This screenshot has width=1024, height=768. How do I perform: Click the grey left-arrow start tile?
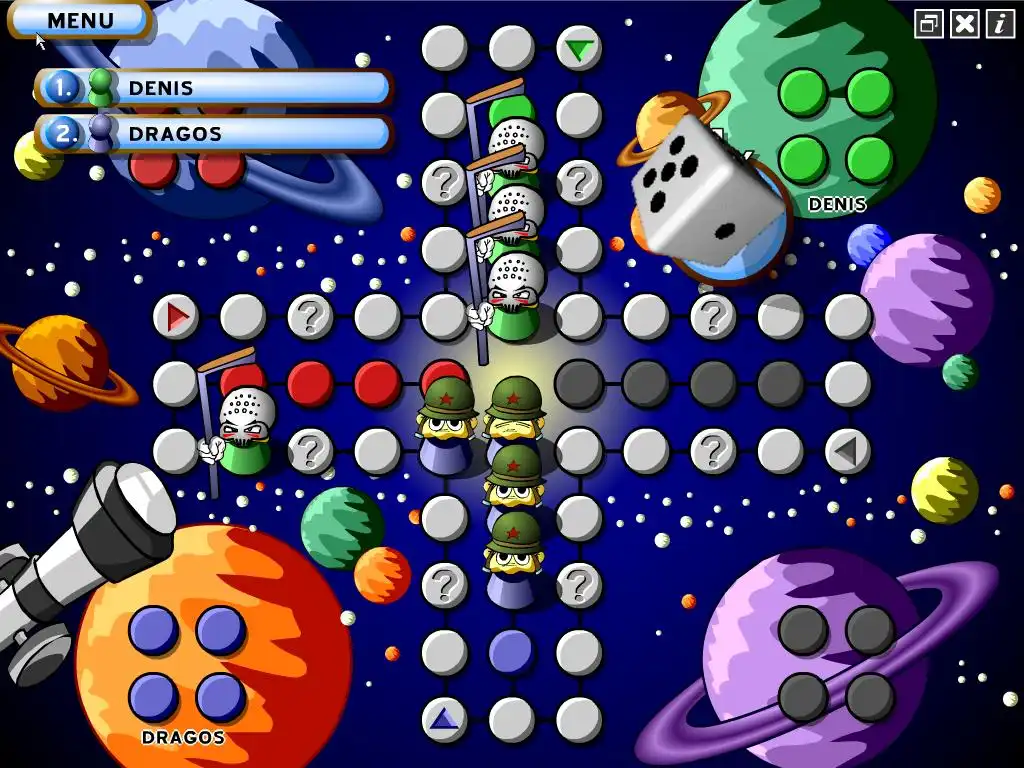pos(848,452)
